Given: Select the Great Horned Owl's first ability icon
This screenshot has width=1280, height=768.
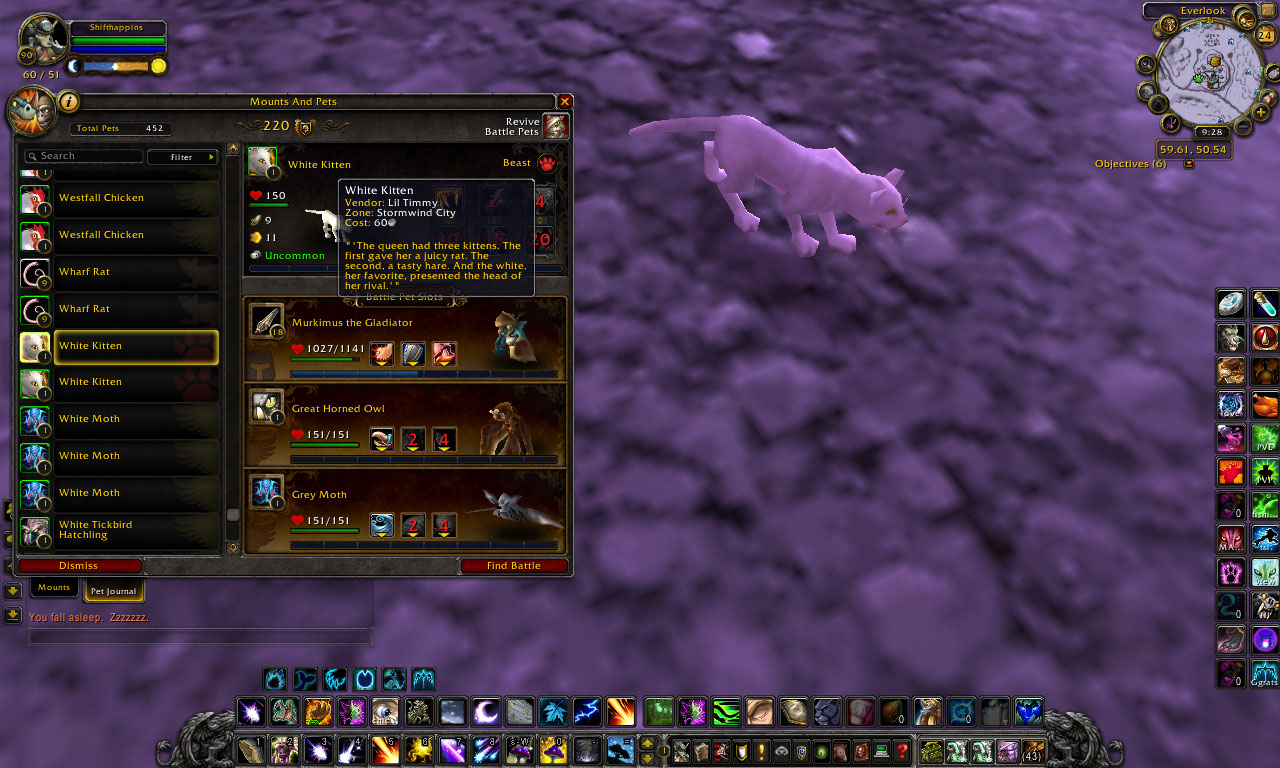Looking at the screenshot, I should 381,439.
